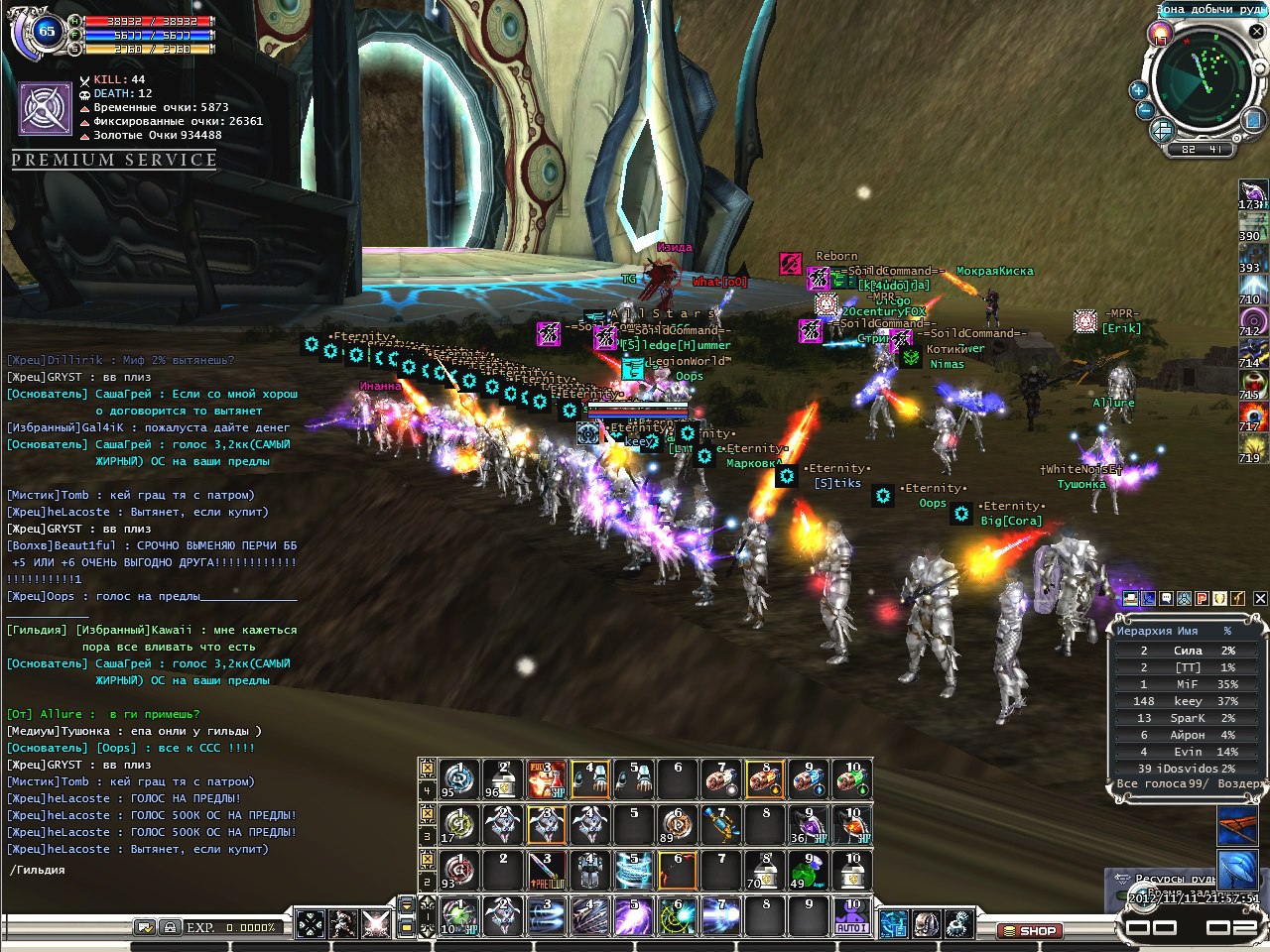1270x952 pixels.
Task: Close the radar minimap panel
Action: 1256,32
